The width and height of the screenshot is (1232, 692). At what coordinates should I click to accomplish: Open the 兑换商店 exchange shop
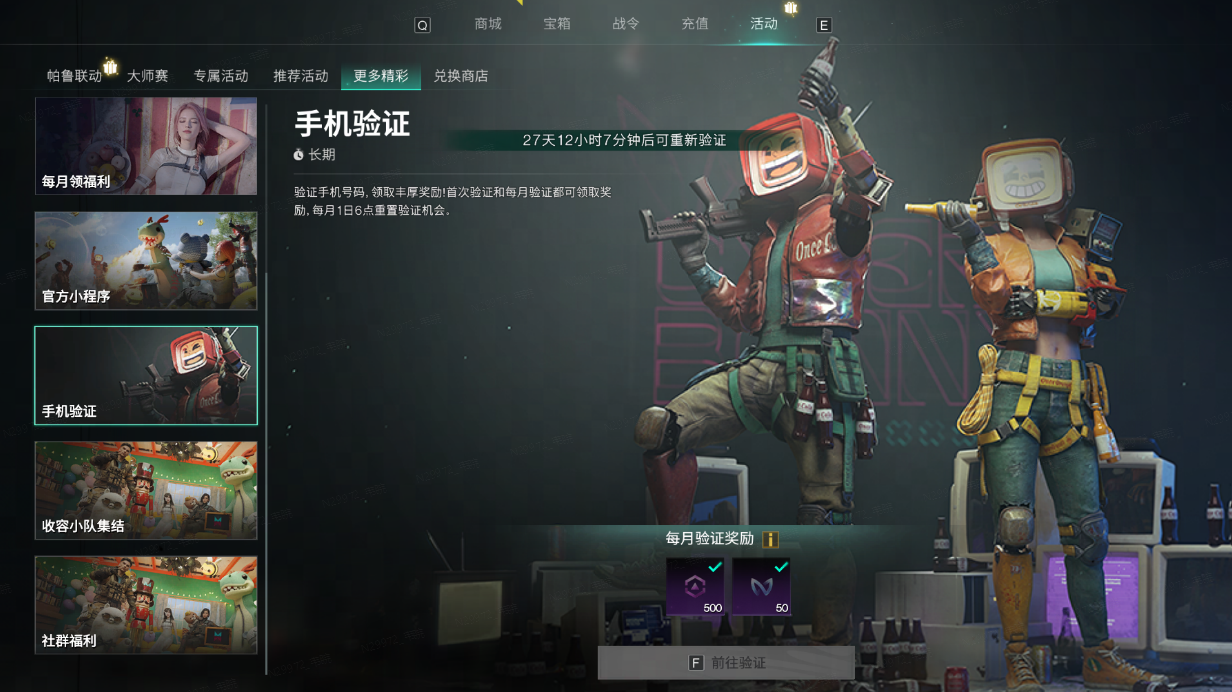pos(461,76)
